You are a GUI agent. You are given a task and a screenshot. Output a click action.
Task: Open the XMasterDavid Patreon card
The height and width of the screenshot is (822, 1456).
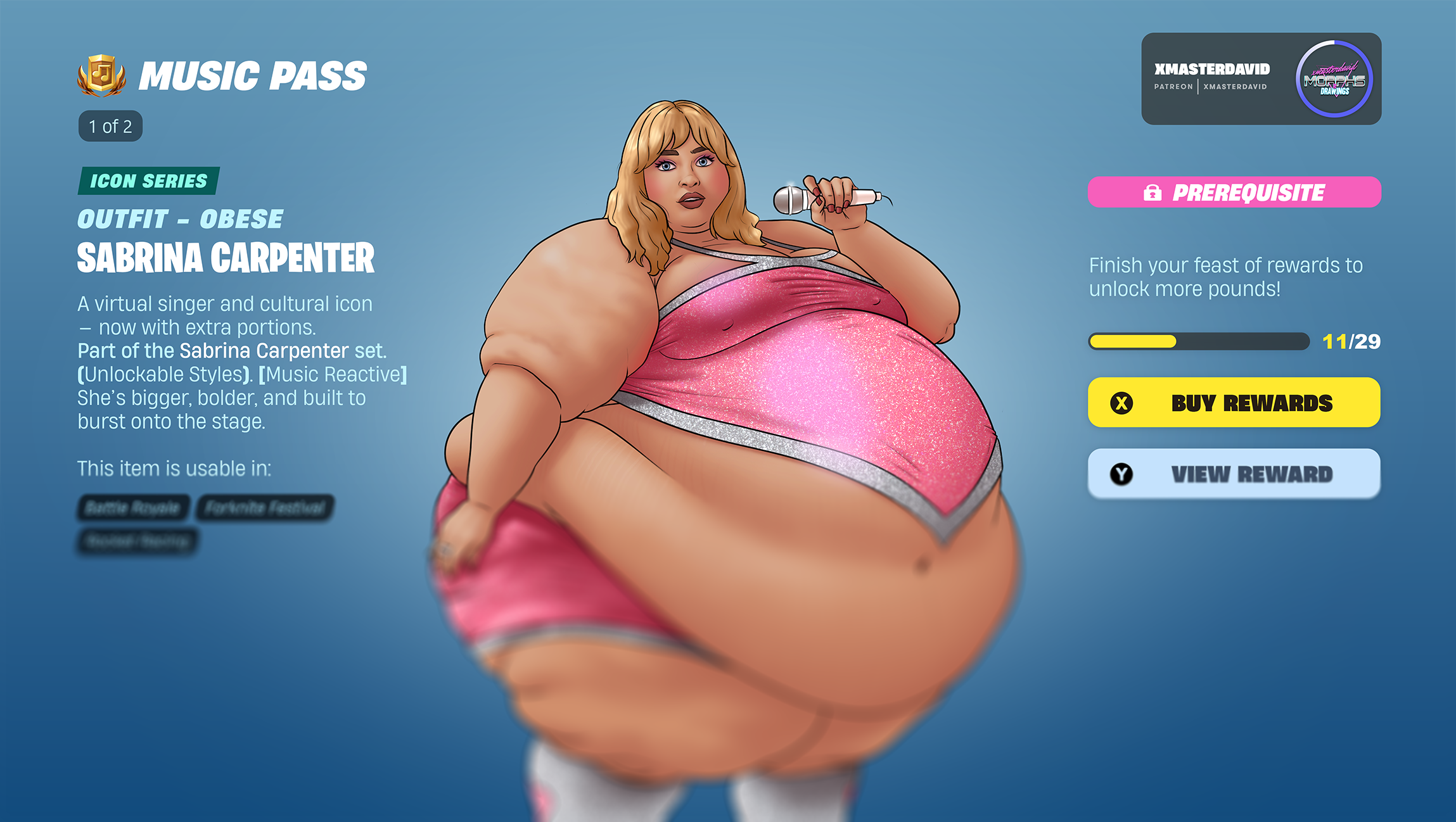click(x=1211, y=77)
